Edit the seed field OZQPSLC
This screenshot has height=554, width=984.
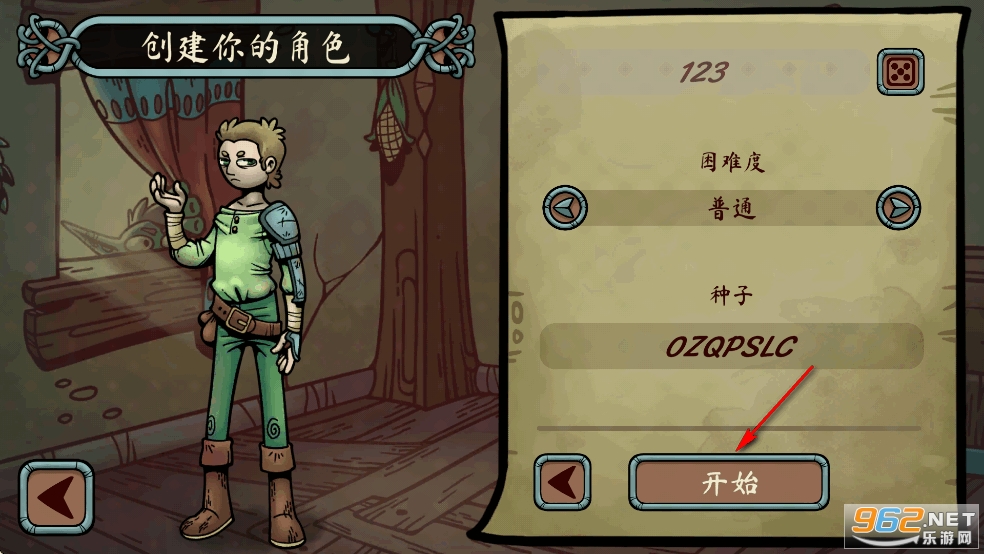click(x=731, y=346)
